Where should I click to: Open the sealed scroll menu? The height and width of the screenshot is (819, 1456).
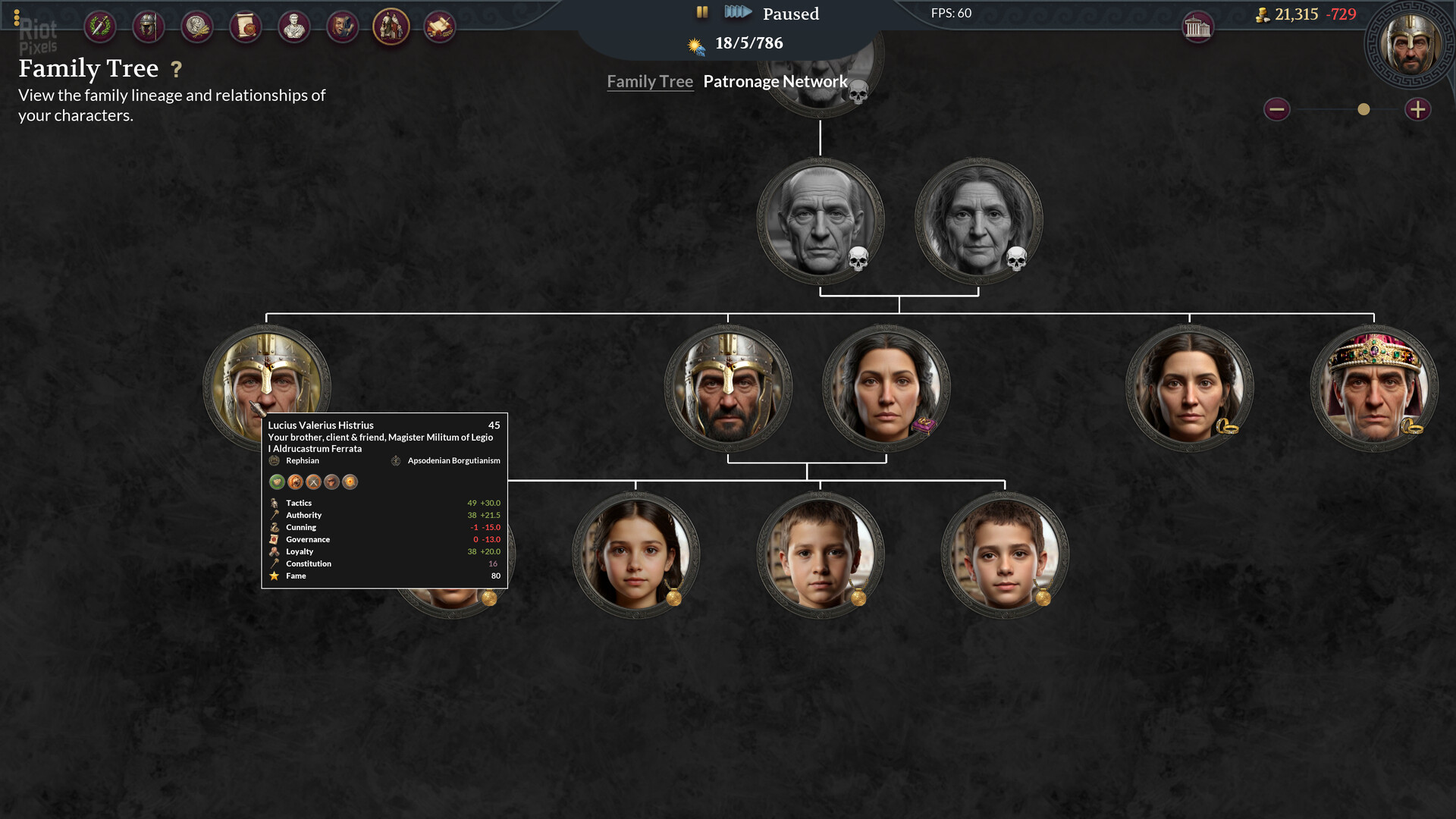coord(245,27)
